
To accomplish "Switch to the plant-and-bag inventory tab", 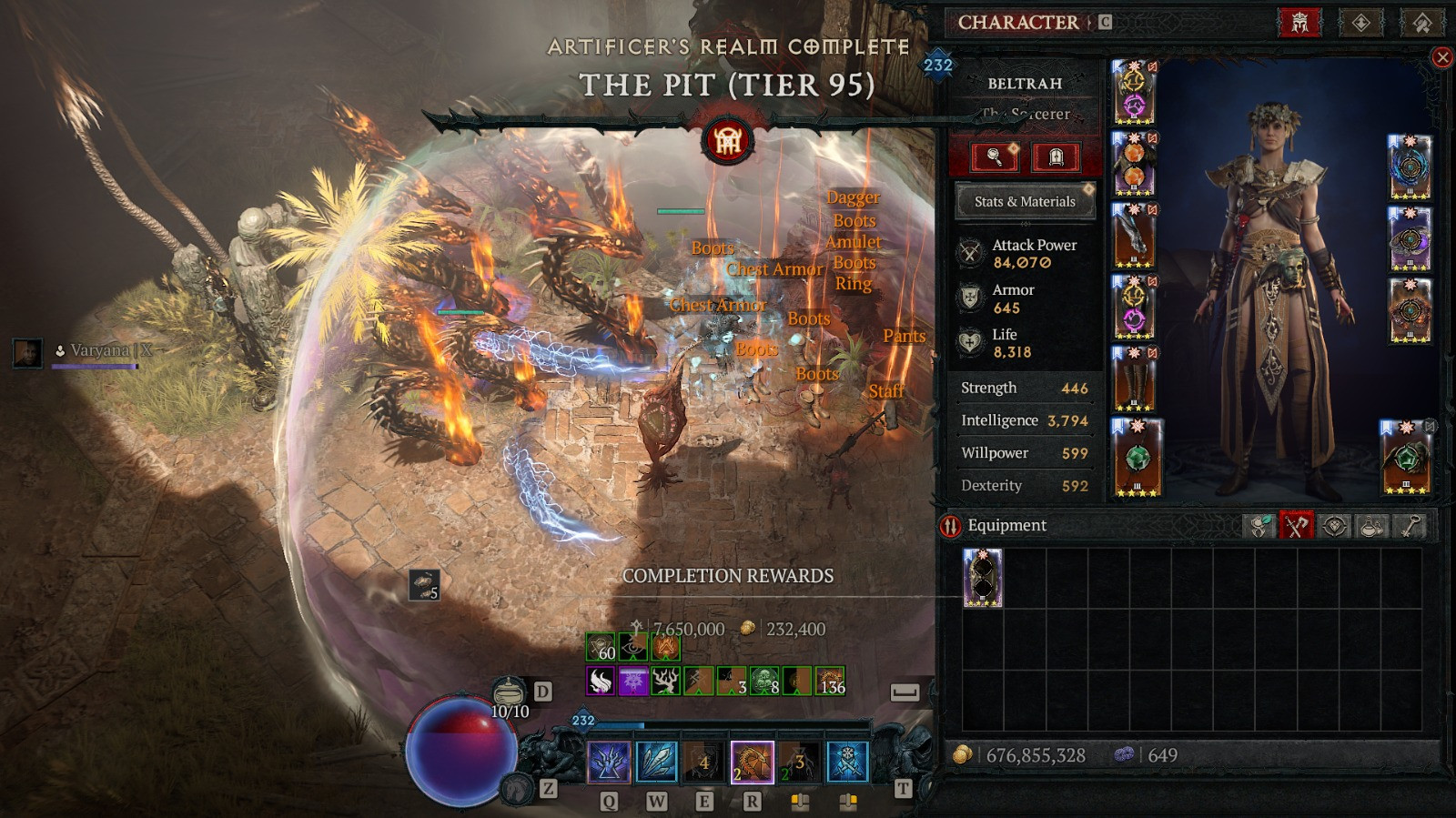I will [1259, 525].
